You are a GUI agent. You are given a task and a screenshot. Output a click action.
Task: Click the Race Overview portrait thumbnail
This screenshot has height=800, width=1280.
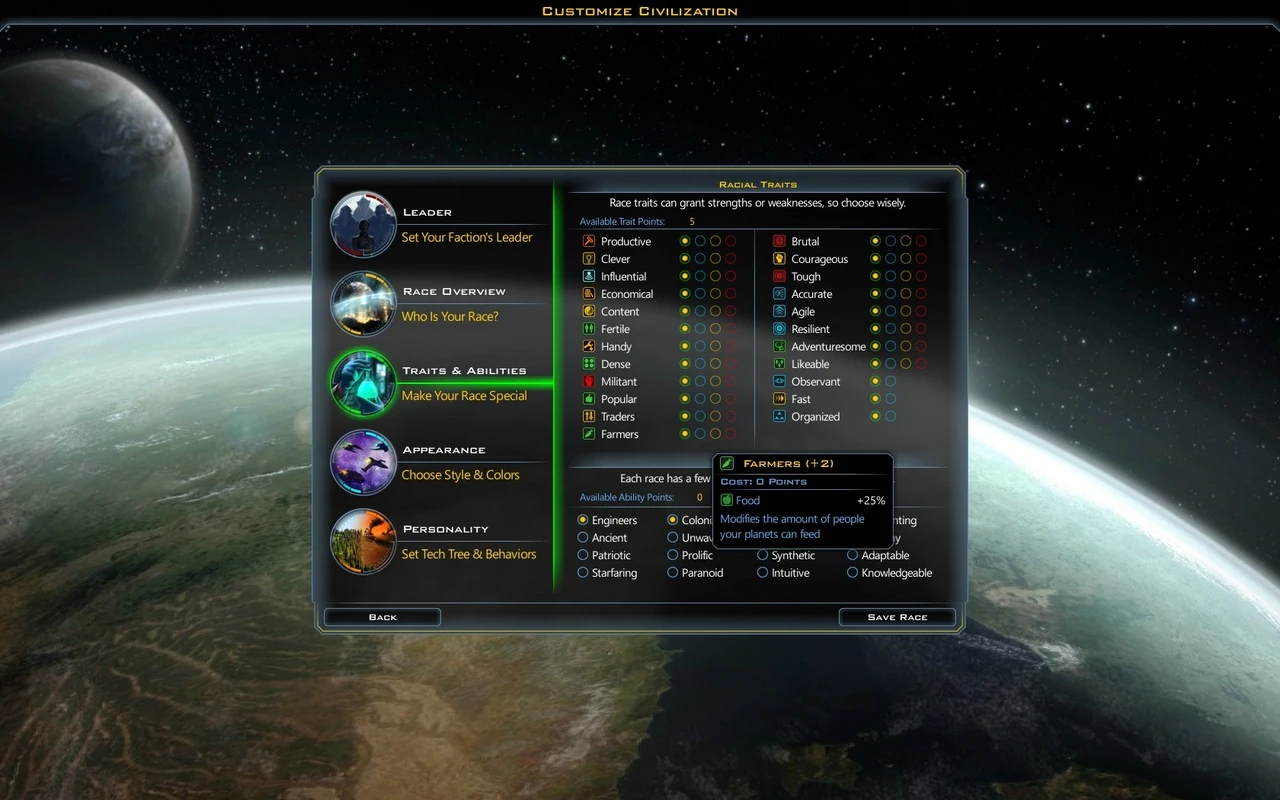click(x=362, y=303)
